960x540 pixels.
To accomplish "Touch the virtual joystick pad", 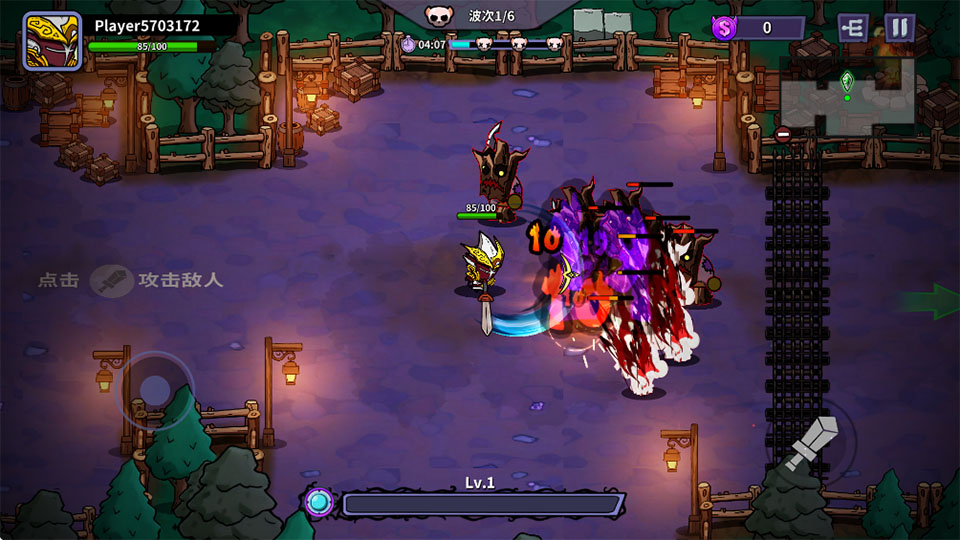I will pos(155,389).
